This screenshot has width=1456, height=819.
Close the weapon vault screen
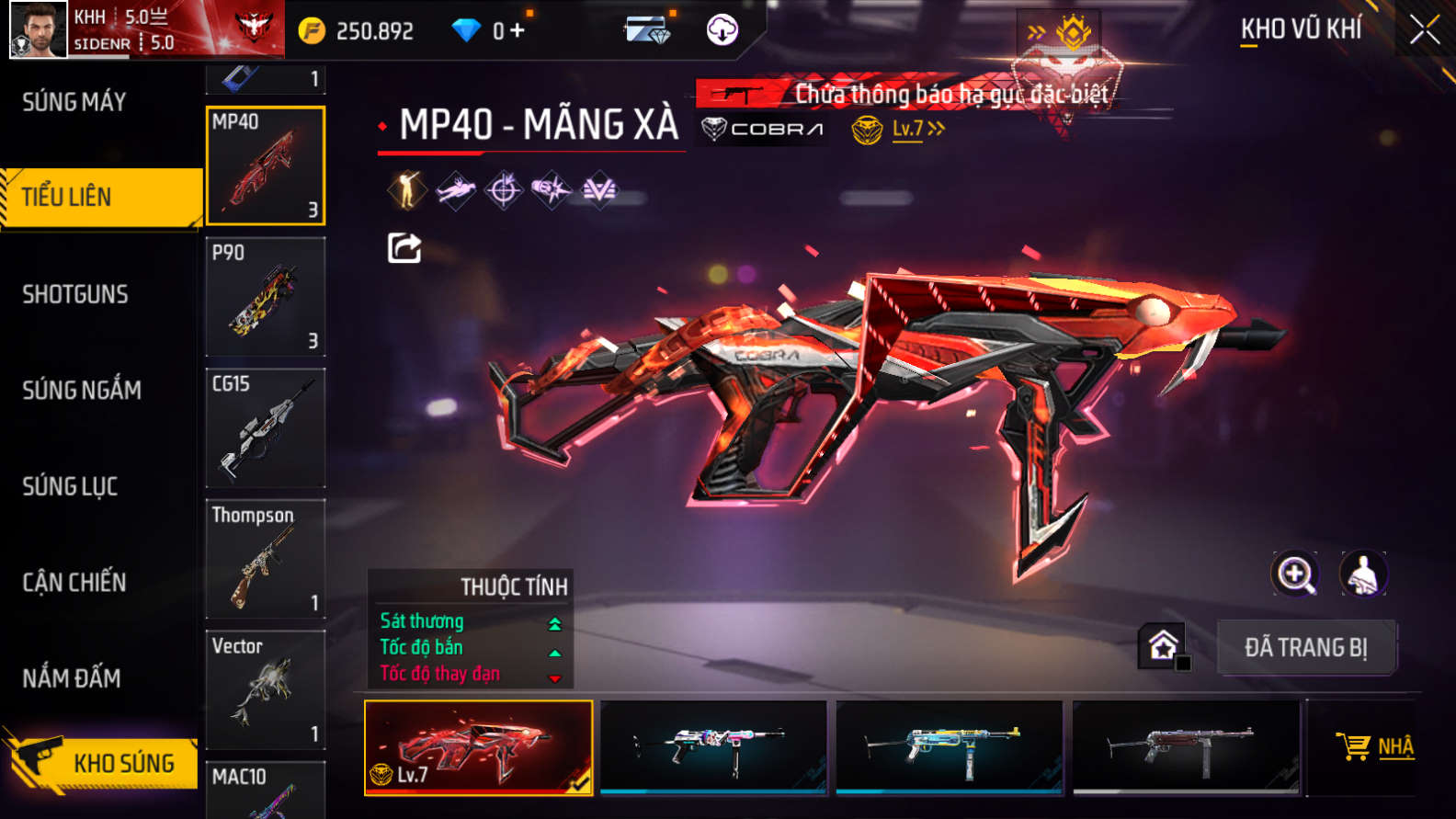[x=1424, y=30]
